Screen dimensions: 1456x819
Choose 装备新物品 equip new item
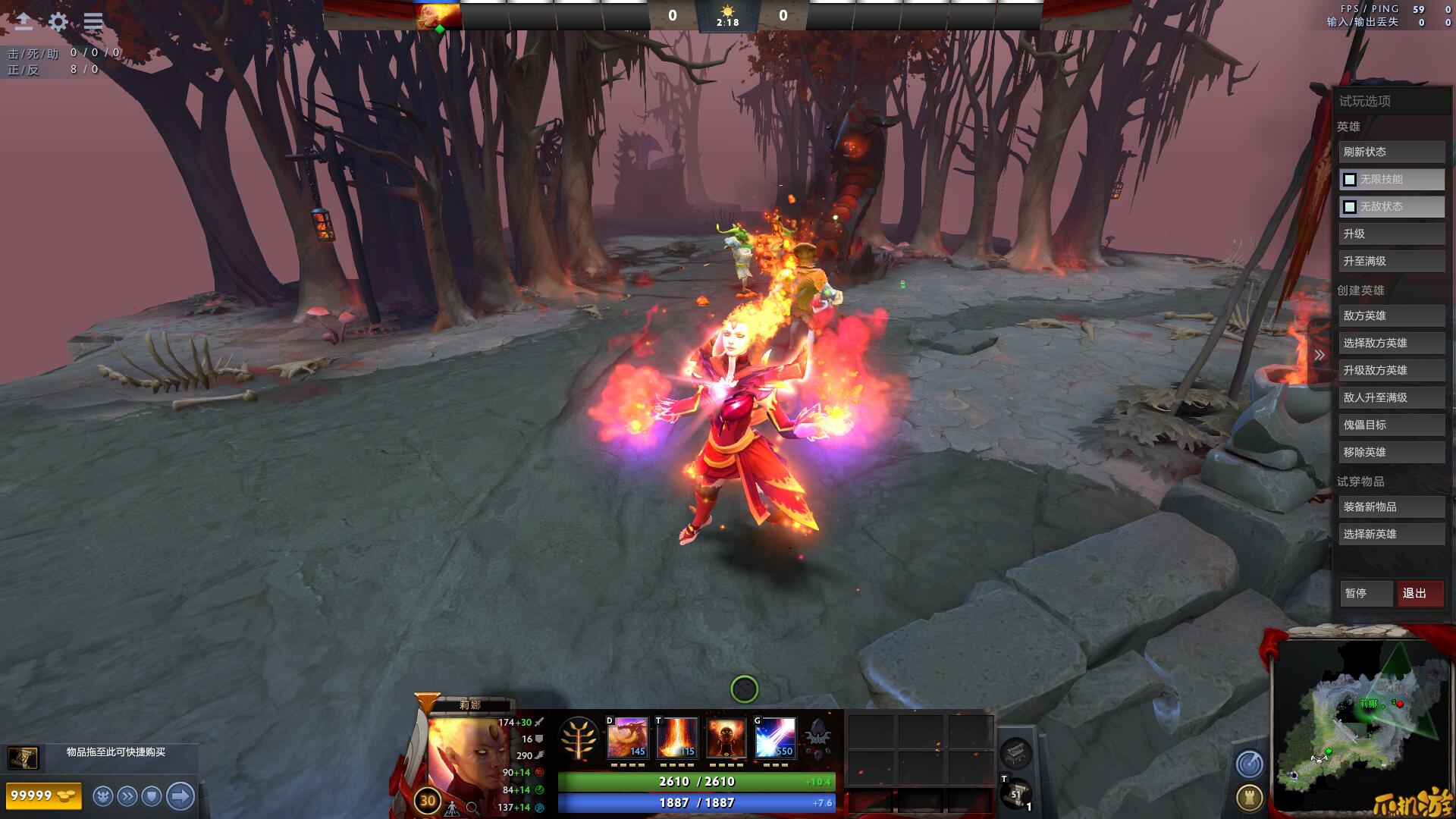click(x=1391, y=507)
